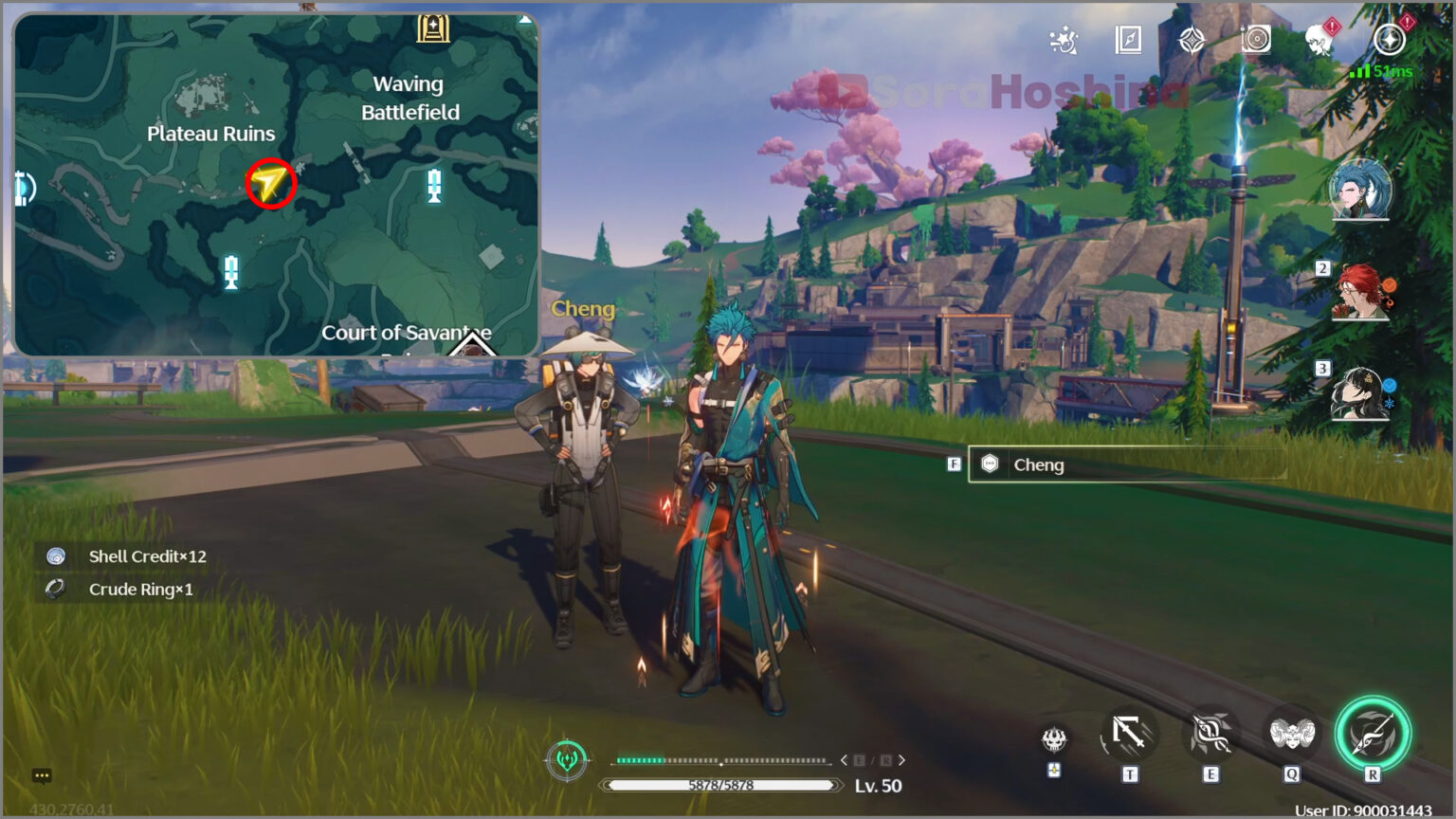Screen dimensions: 1456x819
Task: Click the Astrite currency icon with alert marker
Action: [x=1383, y=41]
